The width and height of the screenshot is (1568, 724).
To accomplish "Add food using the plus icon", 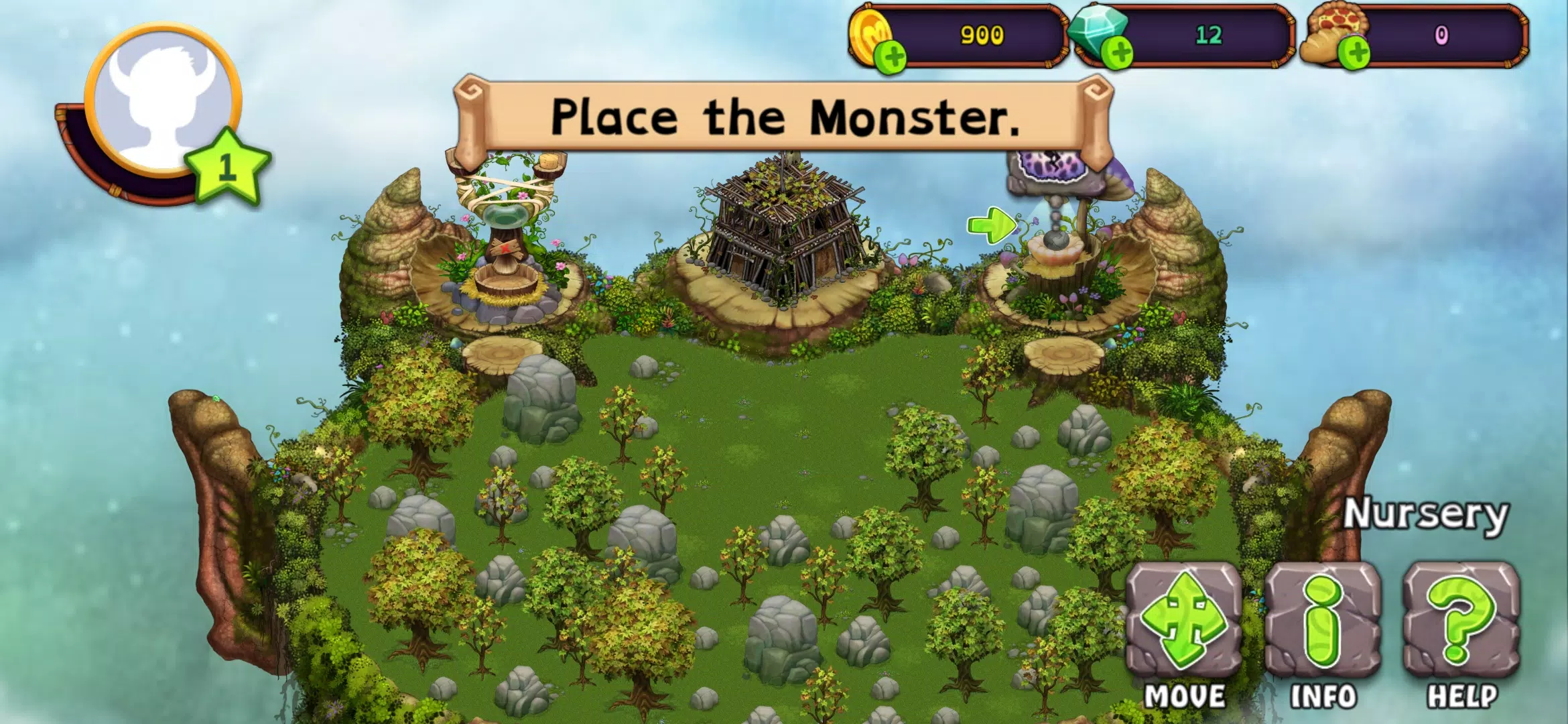I will (x=1355, y=53).
